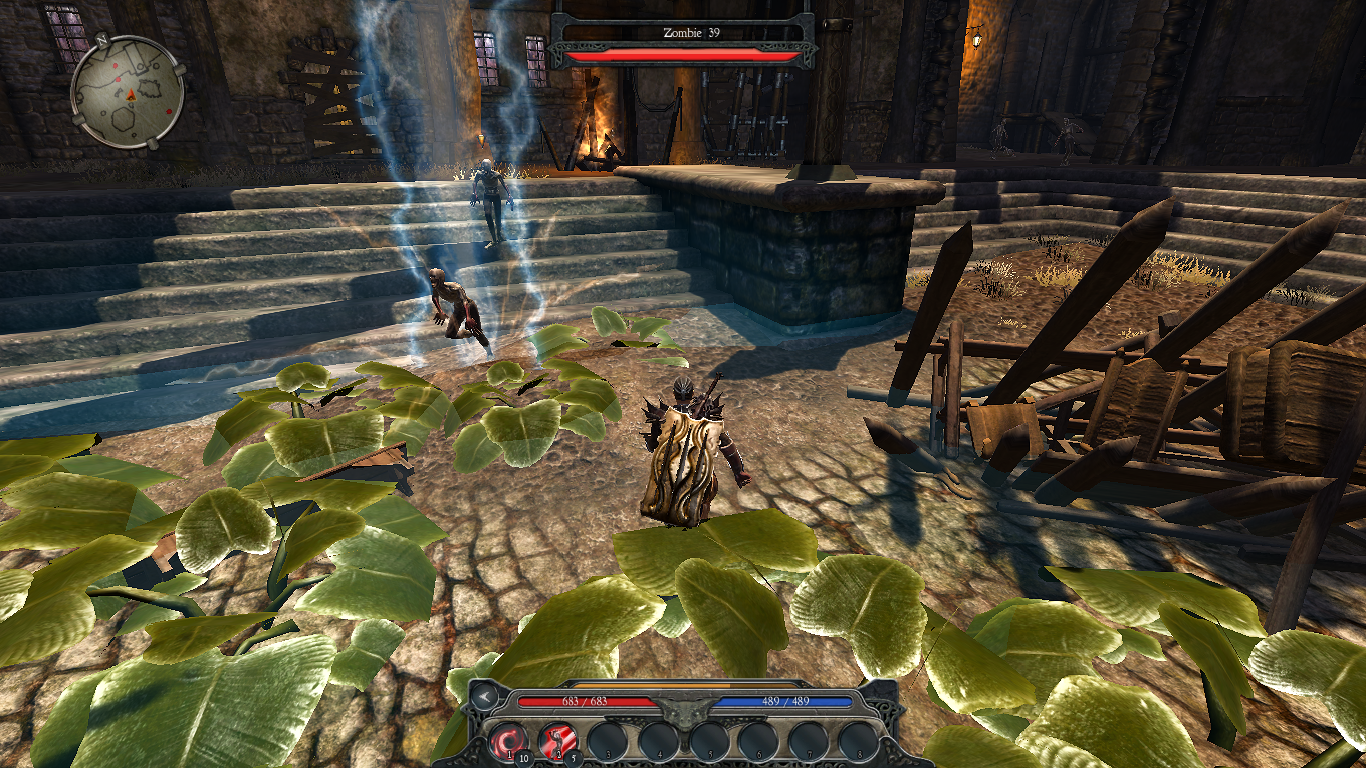Click the N compass marker on the minimap
Screen dimensions: 1366x768
click(x=102, y=40)
